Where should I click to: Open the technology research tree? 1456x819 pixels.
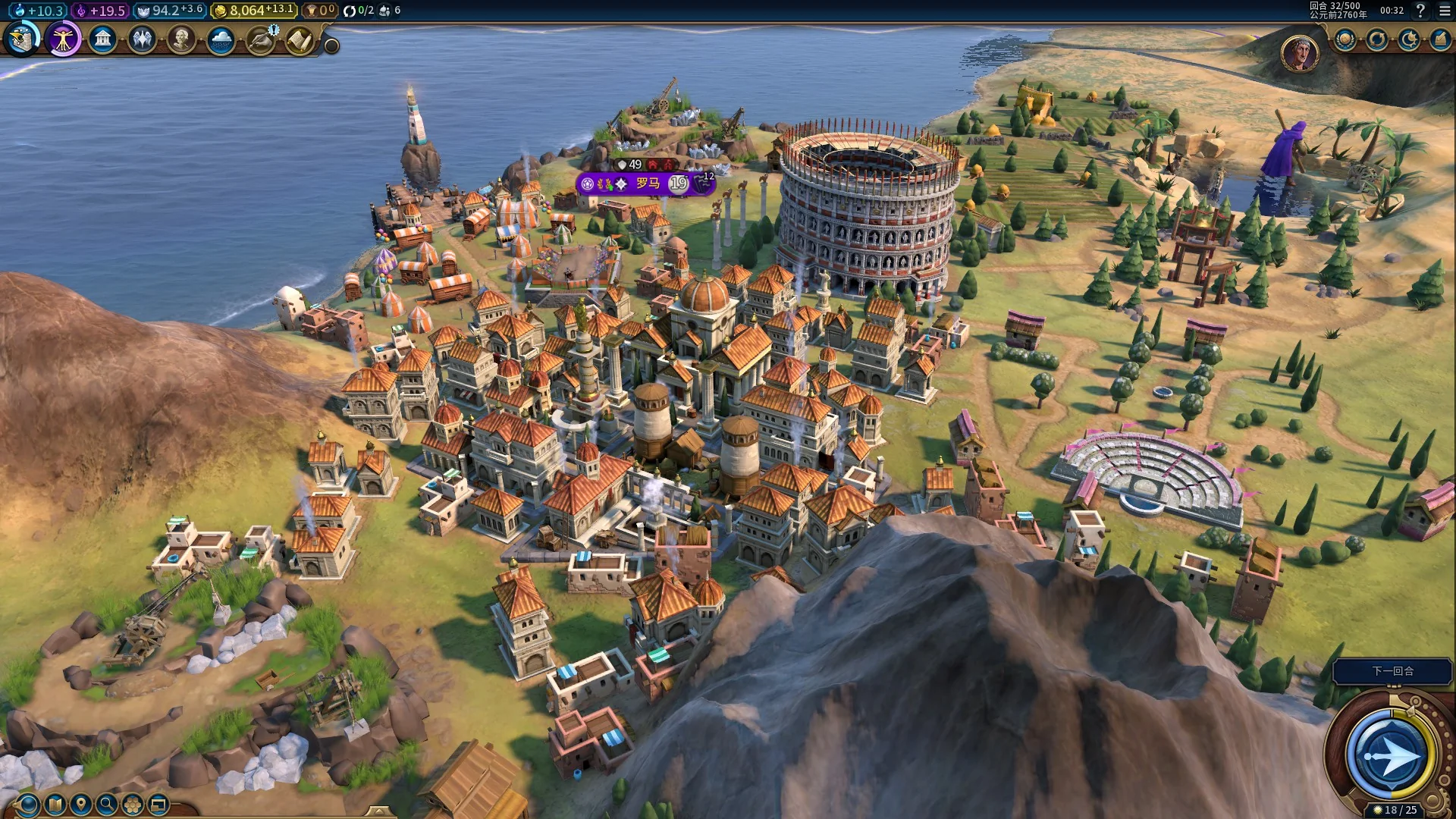(22, 39)
